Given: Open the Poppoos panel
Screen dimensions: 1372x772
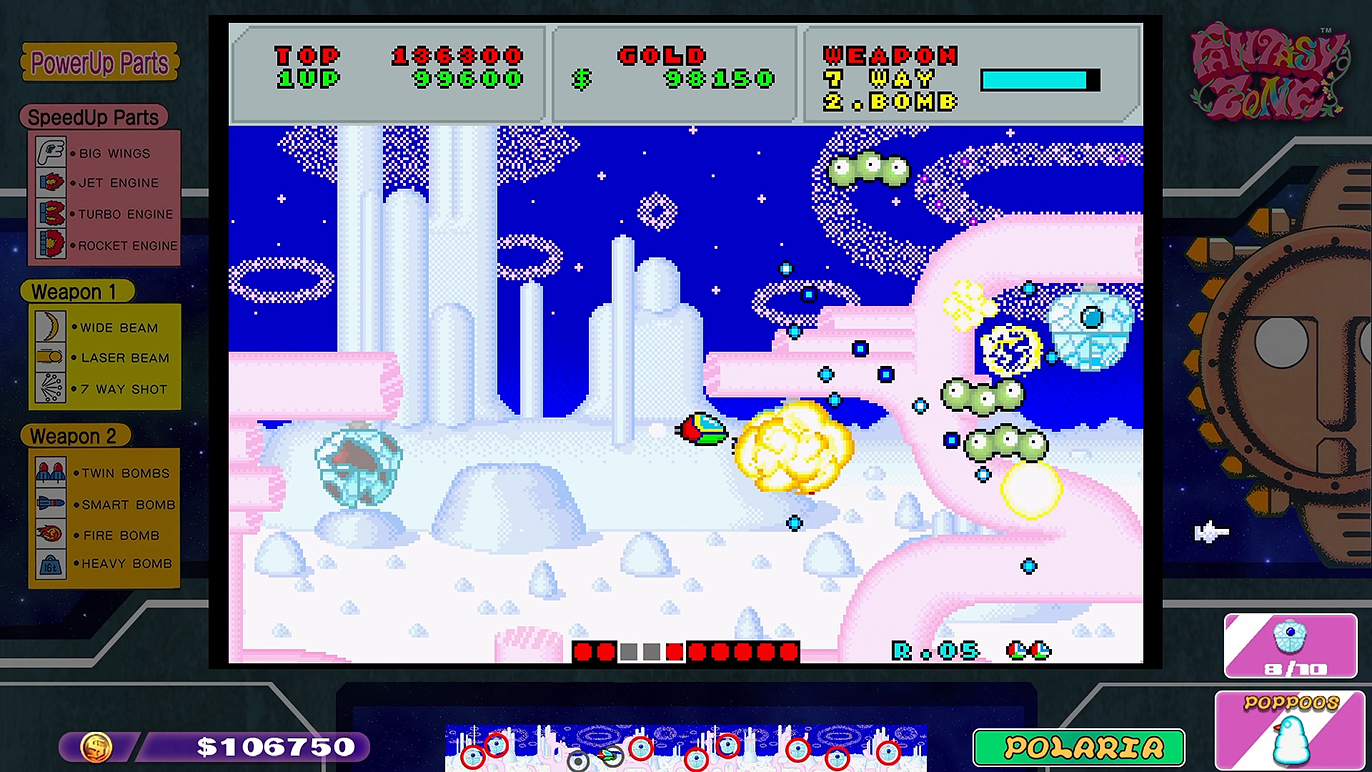Looking at the screenshot, I should (1289, 731).
